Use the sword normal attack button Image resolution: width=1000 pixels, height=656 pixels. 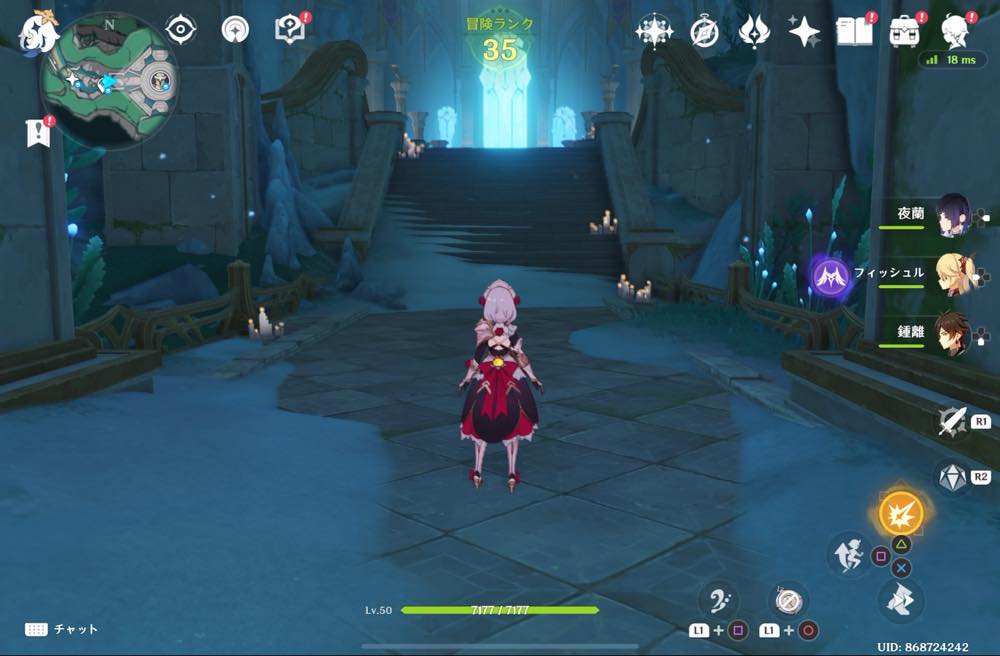tap(951, 422)
